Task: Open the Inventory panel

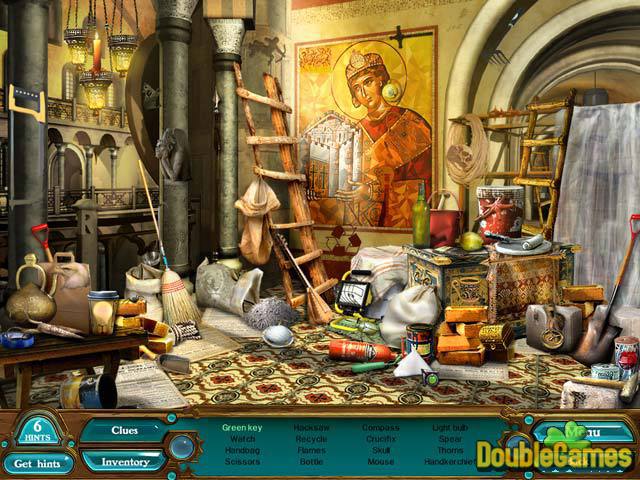Action: [x=123, y=461]
